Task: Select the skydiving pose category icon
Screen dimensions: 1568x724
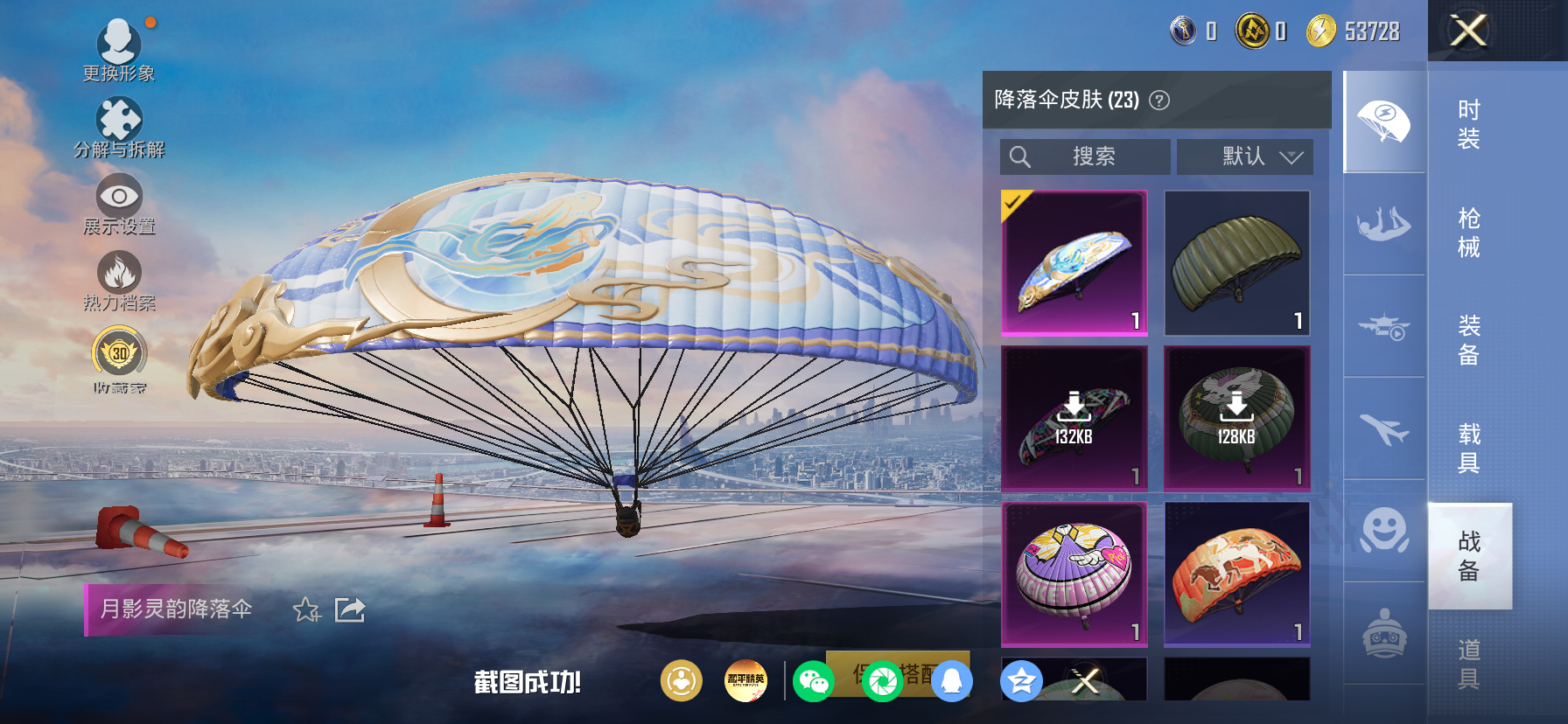Action: (1382, 226)
